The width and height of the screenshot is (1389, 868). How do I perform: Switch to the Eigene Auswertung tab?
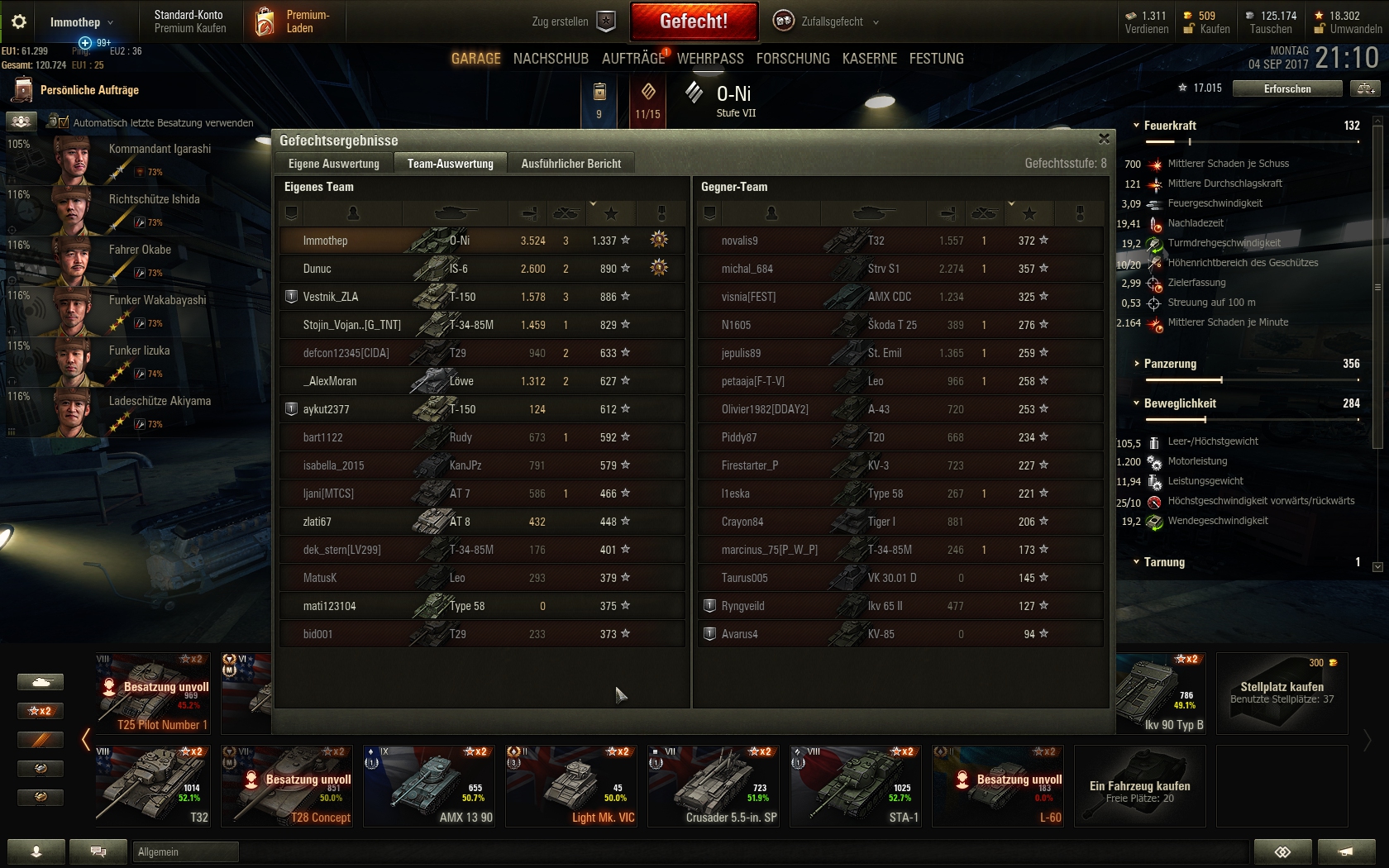coord(334,164)
